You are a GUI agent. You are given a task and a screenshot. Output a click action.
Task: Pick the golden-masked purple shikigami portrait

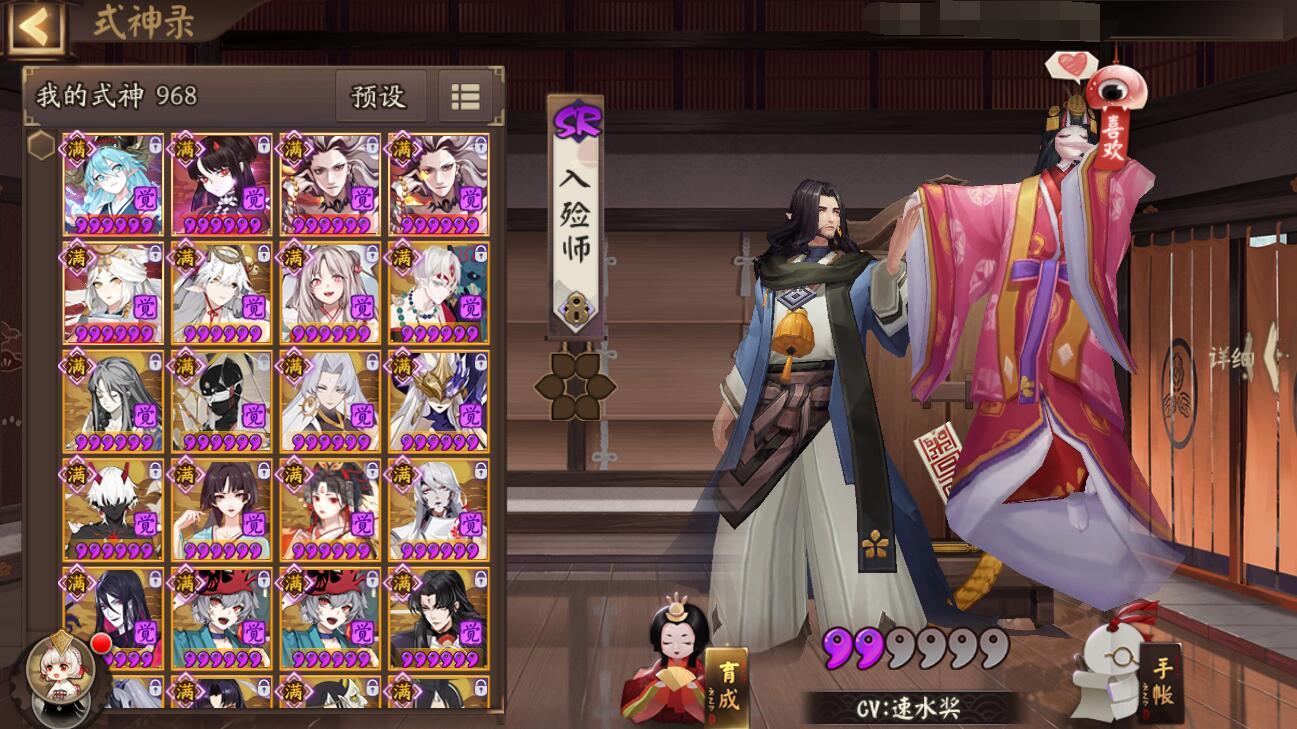(438, 400)
